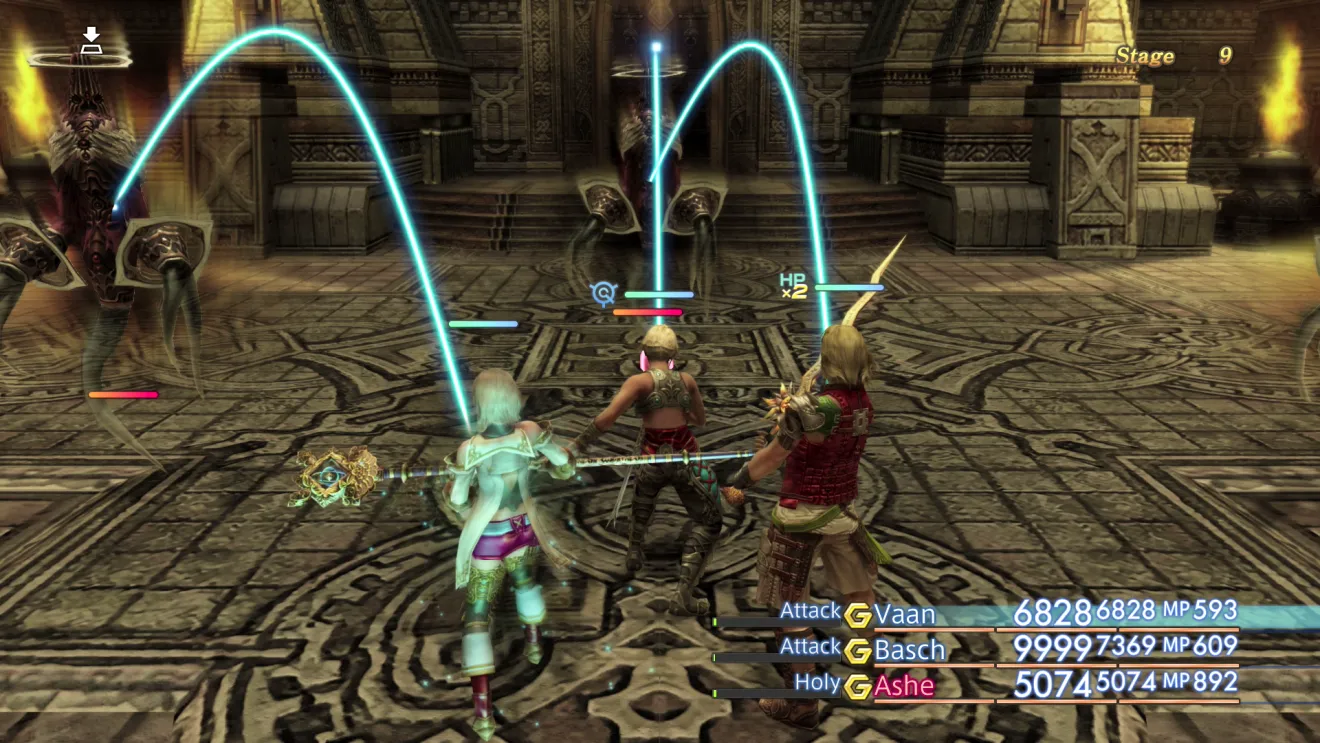The width and height of the screenshot is (1320, 743).
Task: Select Vaan in the party list
Action: (x=905, y=614)
